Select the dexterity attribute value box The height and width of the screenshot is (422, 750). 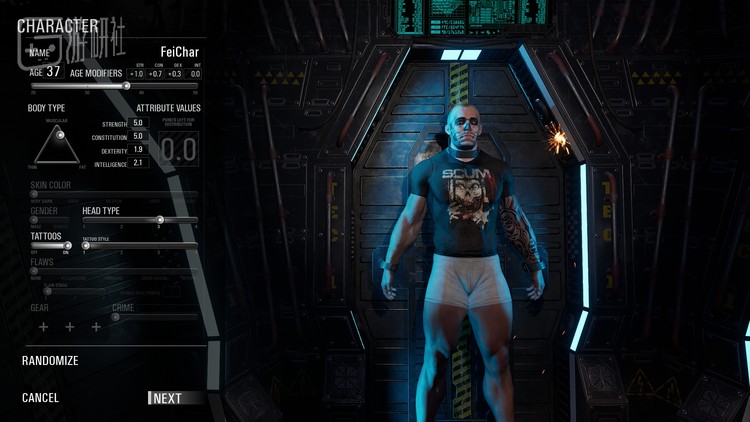point(139,149)
